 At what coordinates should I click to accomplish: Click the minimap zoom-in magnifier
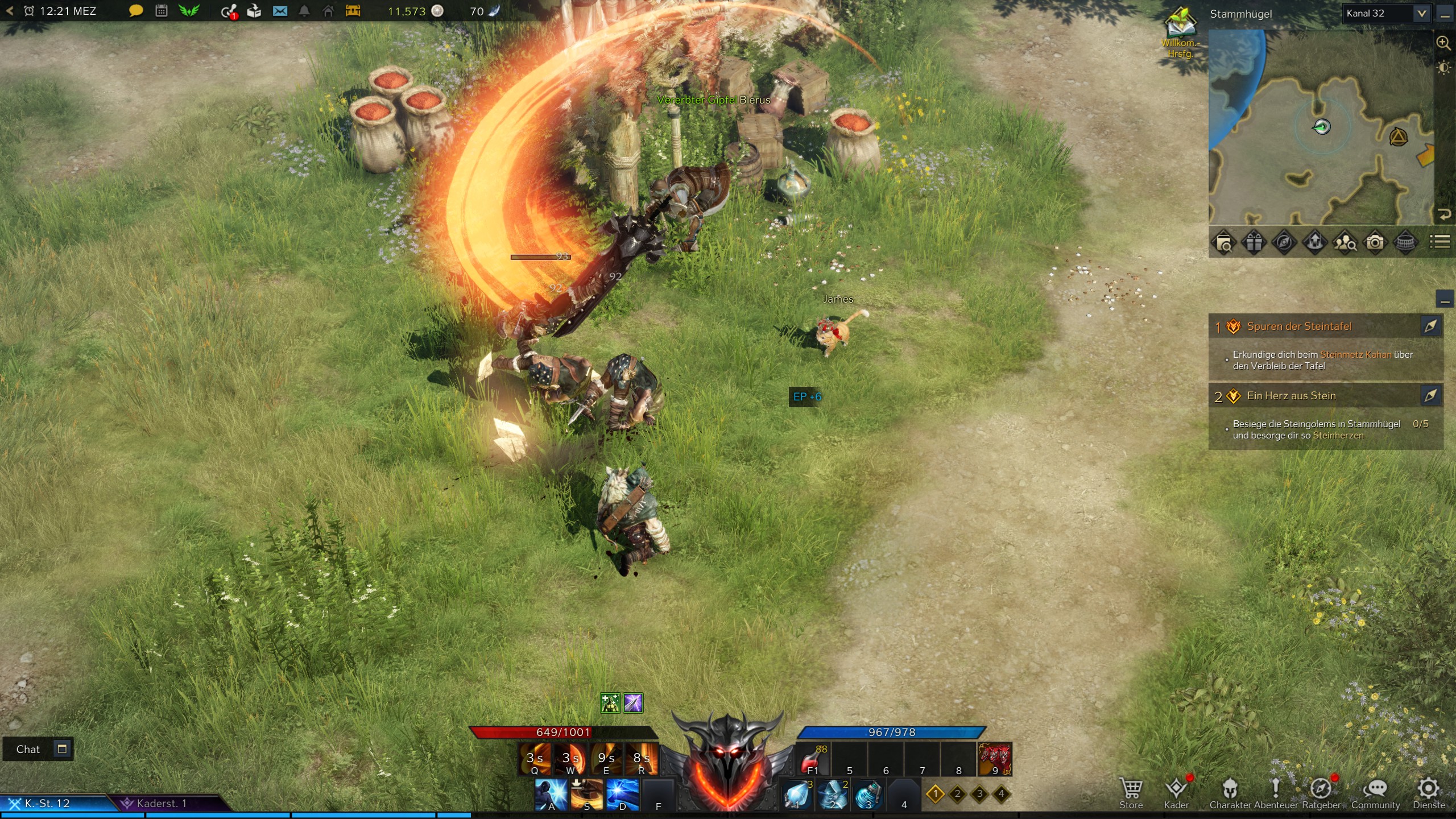pos(1443,43)
